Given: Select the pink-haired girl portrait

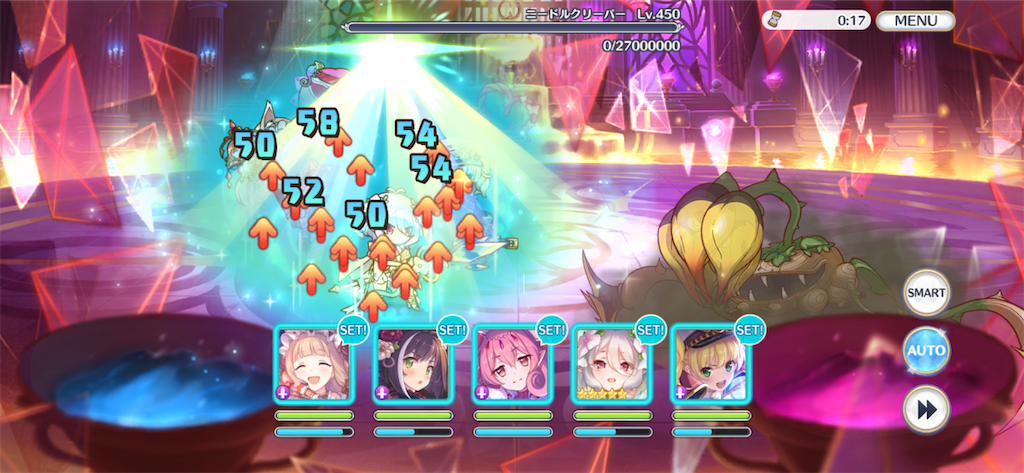Looking at the screenshot, I should (511, 364).
